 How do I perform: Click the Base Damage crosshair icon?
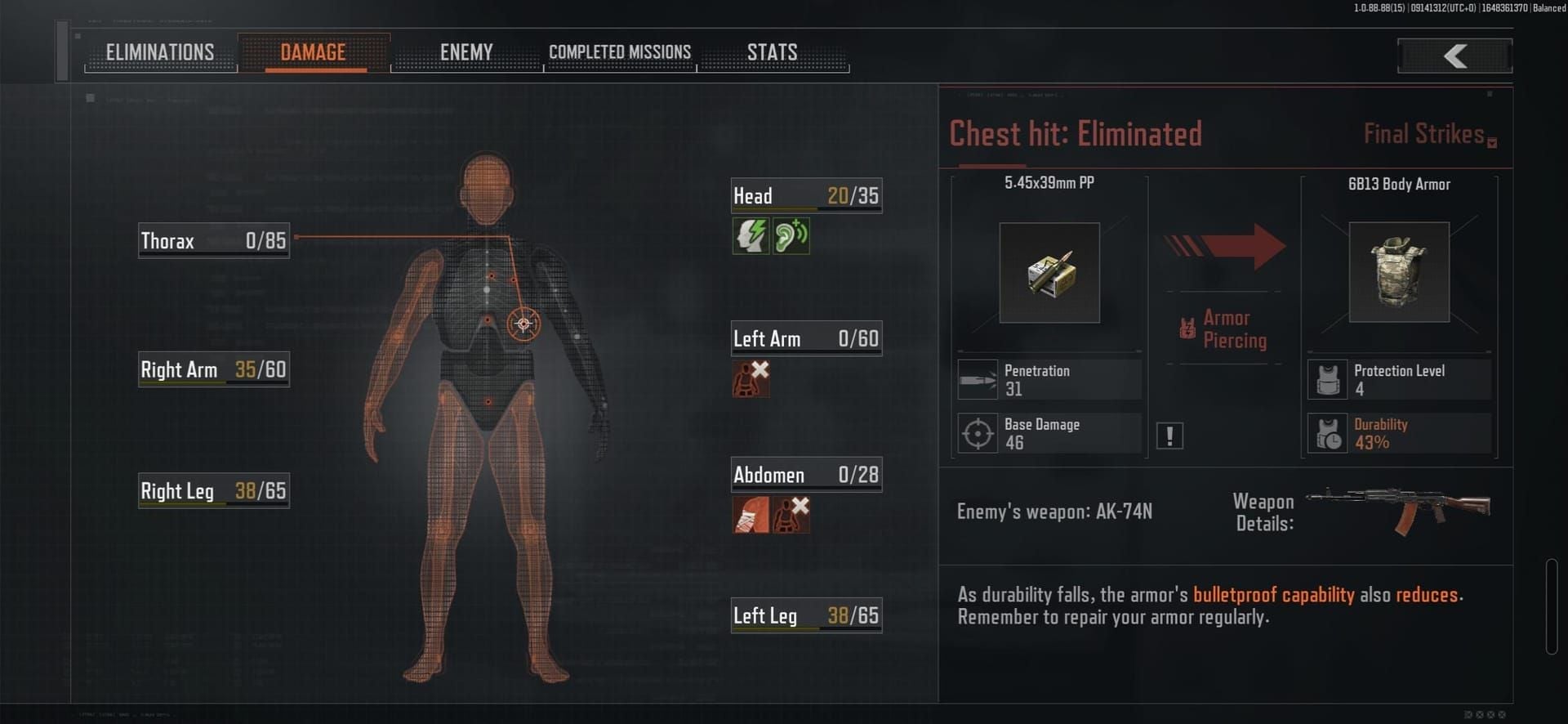pos(978,432)
